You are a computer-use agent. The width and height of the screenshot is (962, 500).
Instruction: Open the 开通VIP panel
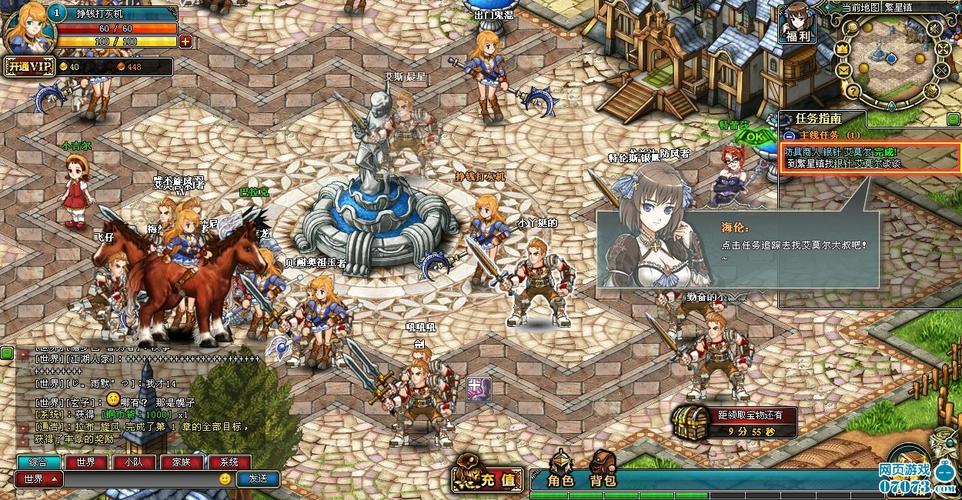click(x=28, y=67)
